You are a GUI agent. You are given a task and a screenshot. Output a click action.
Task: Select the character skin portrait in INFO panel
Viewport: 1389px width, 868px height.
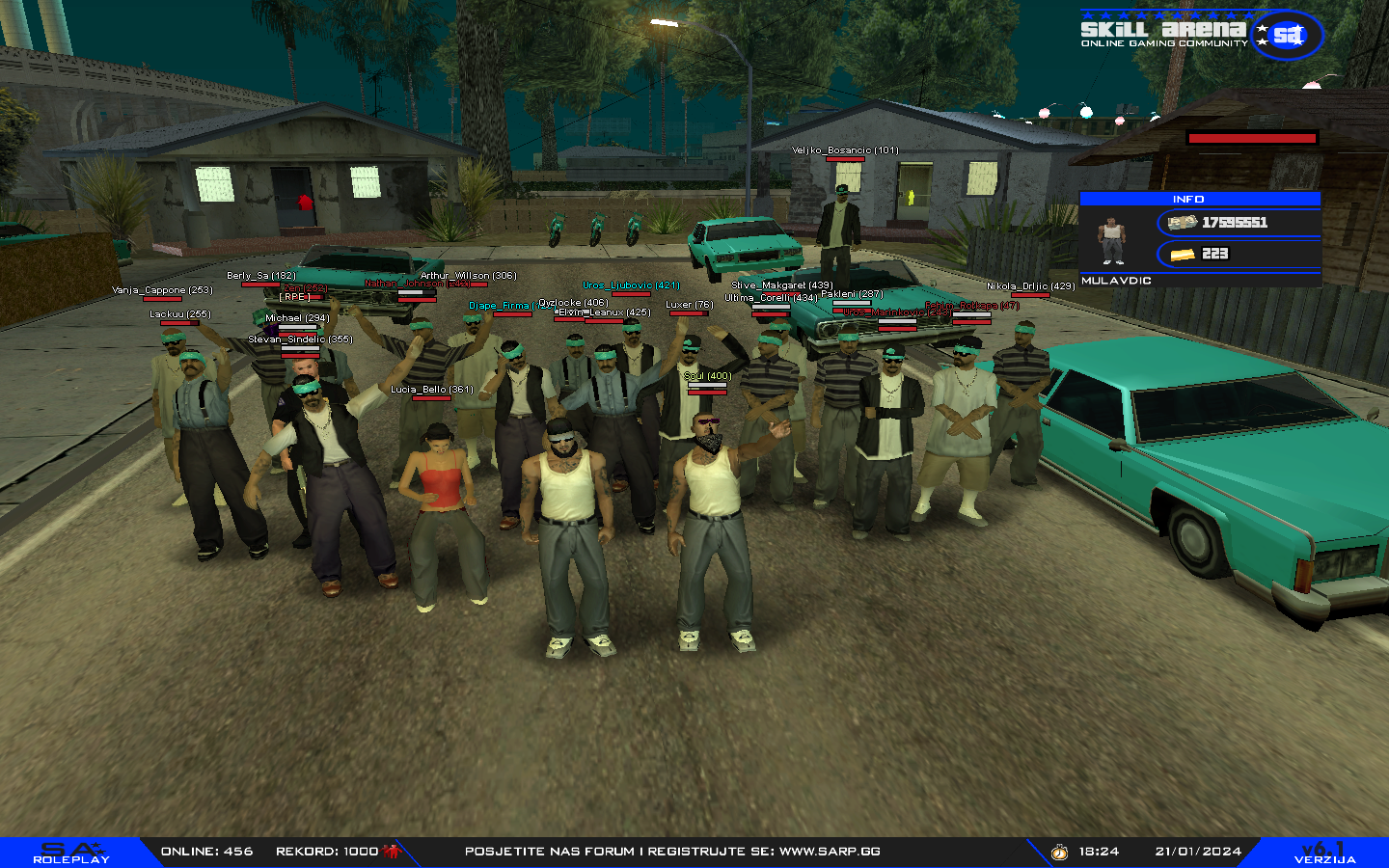(x=1112, y=240)
